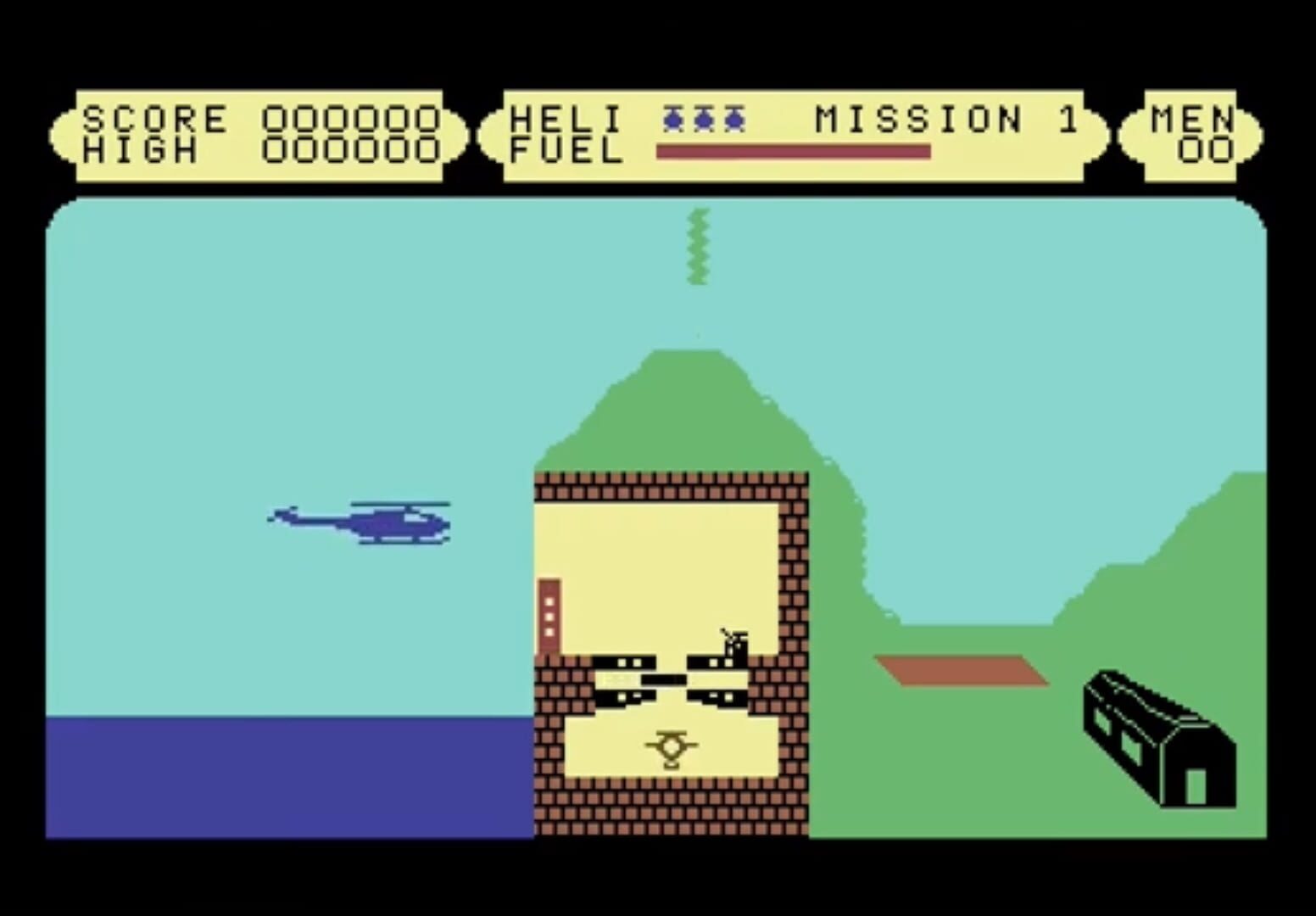1316x916 pixels.
Task: Click the red chimney on the fortress wall
Action: [549, 611]
